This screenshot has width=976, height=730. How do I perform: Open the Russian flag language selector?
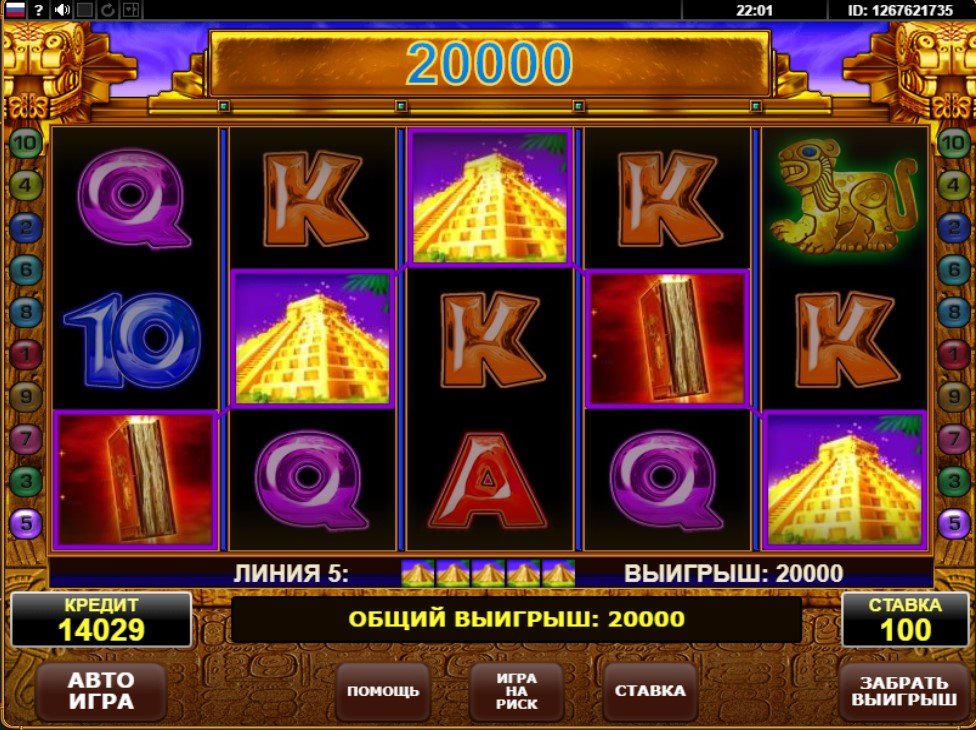coord(15,10)
